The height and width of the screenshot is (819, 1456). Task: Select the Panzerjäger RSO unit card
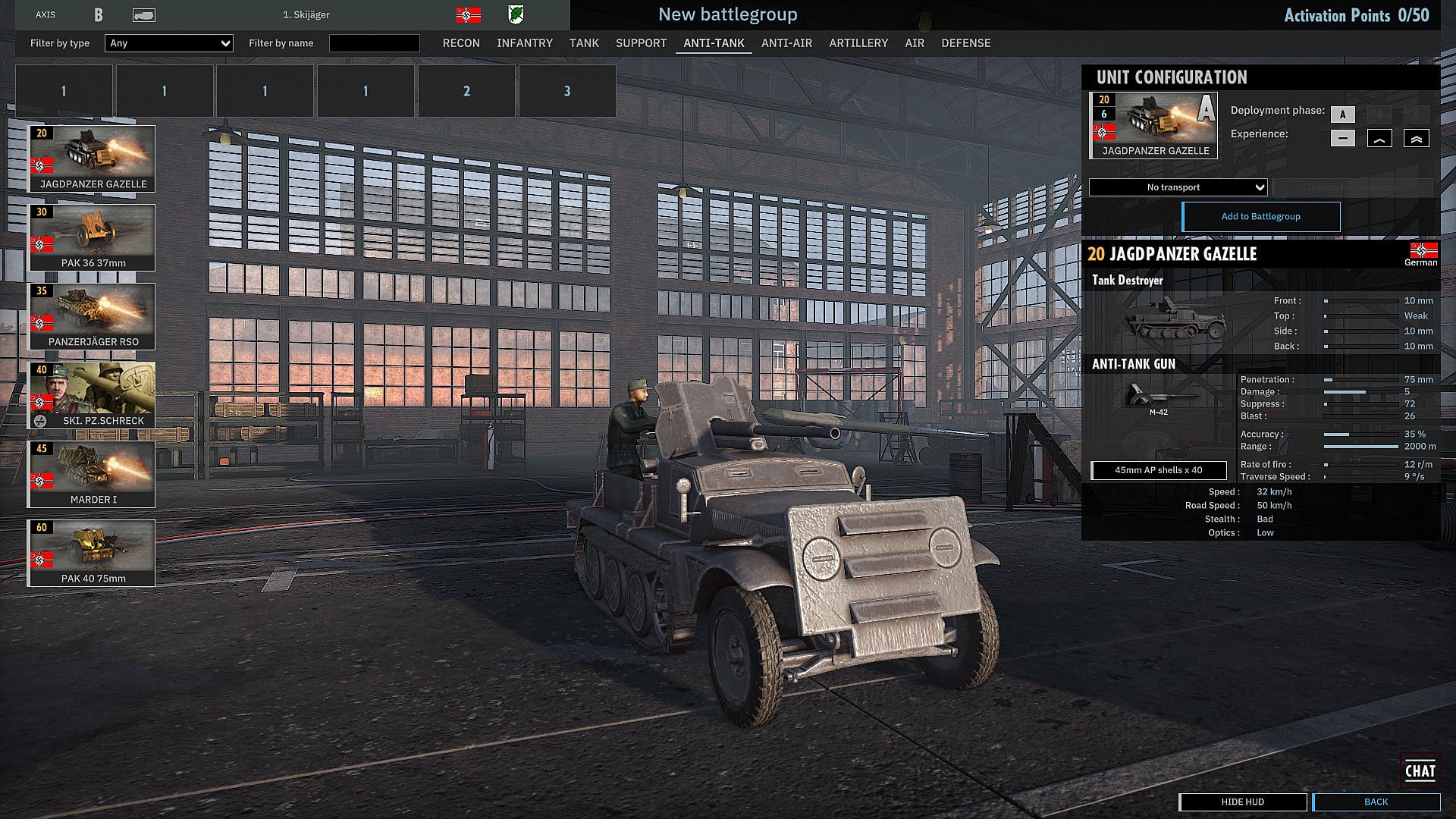92,316
